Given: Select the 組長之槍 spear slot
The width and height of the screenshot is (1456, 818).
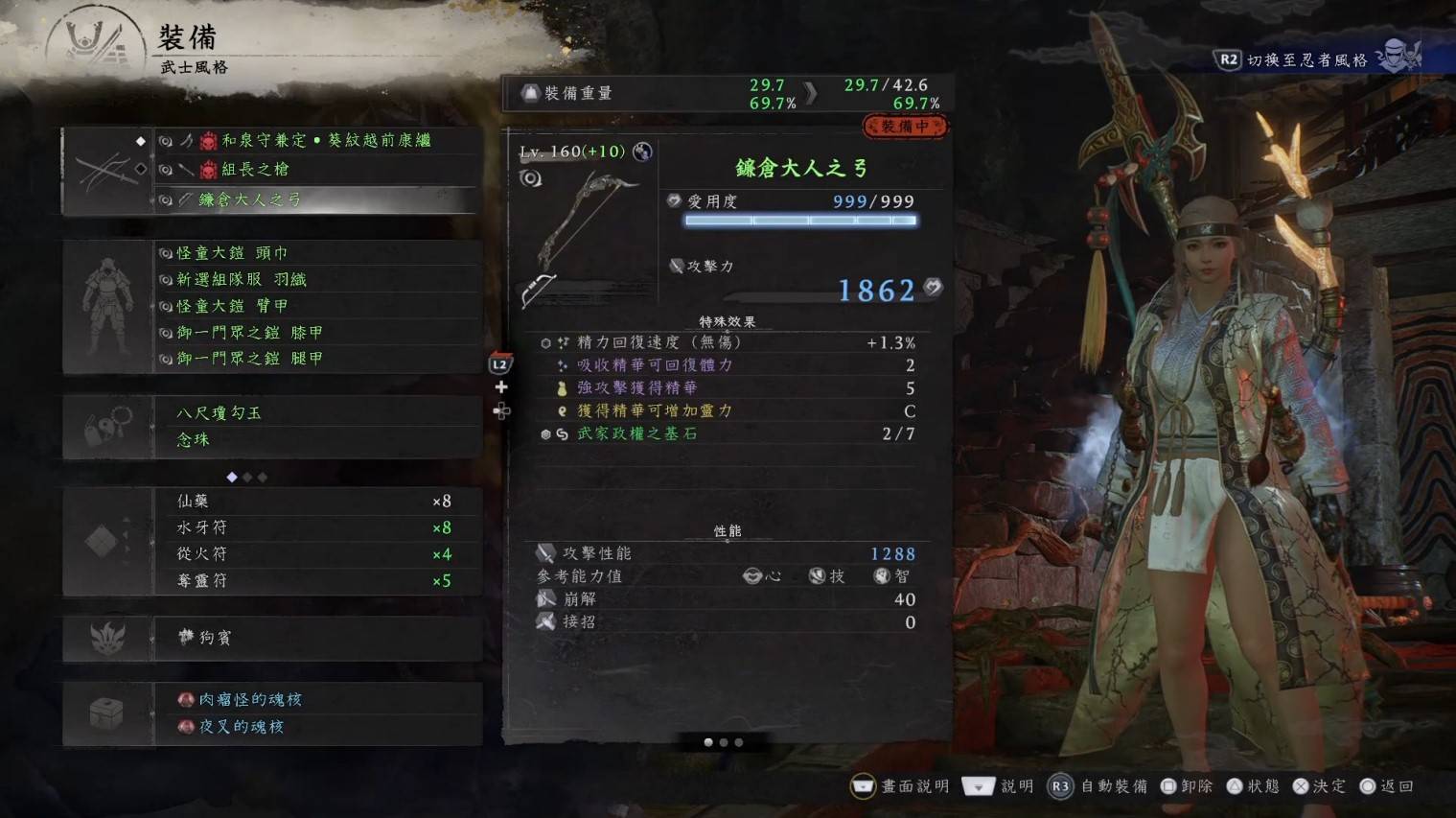Looking at the screenshot, I should tap(255, 170).
